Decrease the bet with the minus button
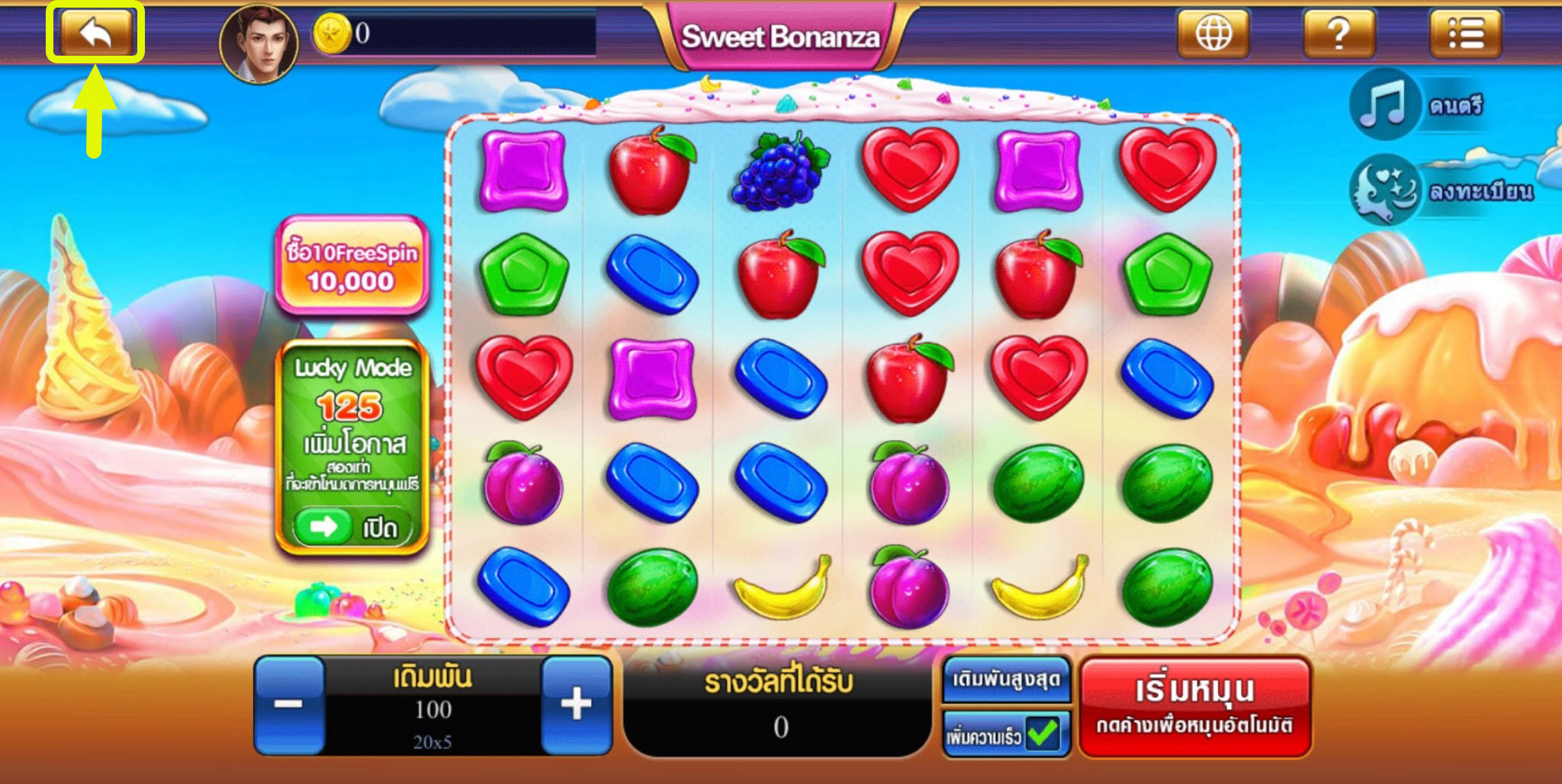This screenshot has height=784, width=1562. pyautogui.click(x=289, y=705)
